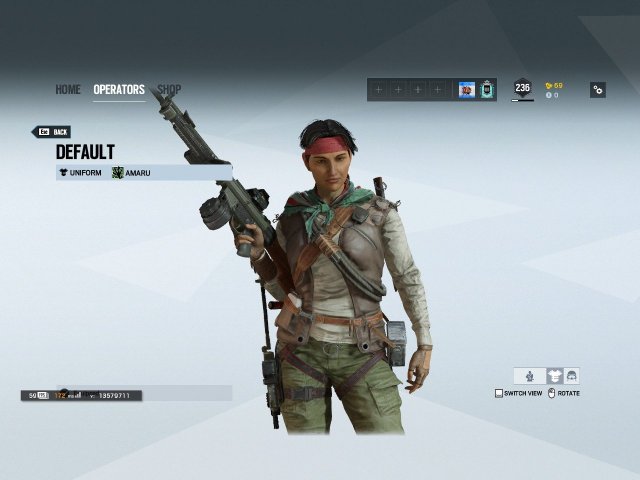Open the Operators tab
The image size is (640, 480).
[119, 90]
